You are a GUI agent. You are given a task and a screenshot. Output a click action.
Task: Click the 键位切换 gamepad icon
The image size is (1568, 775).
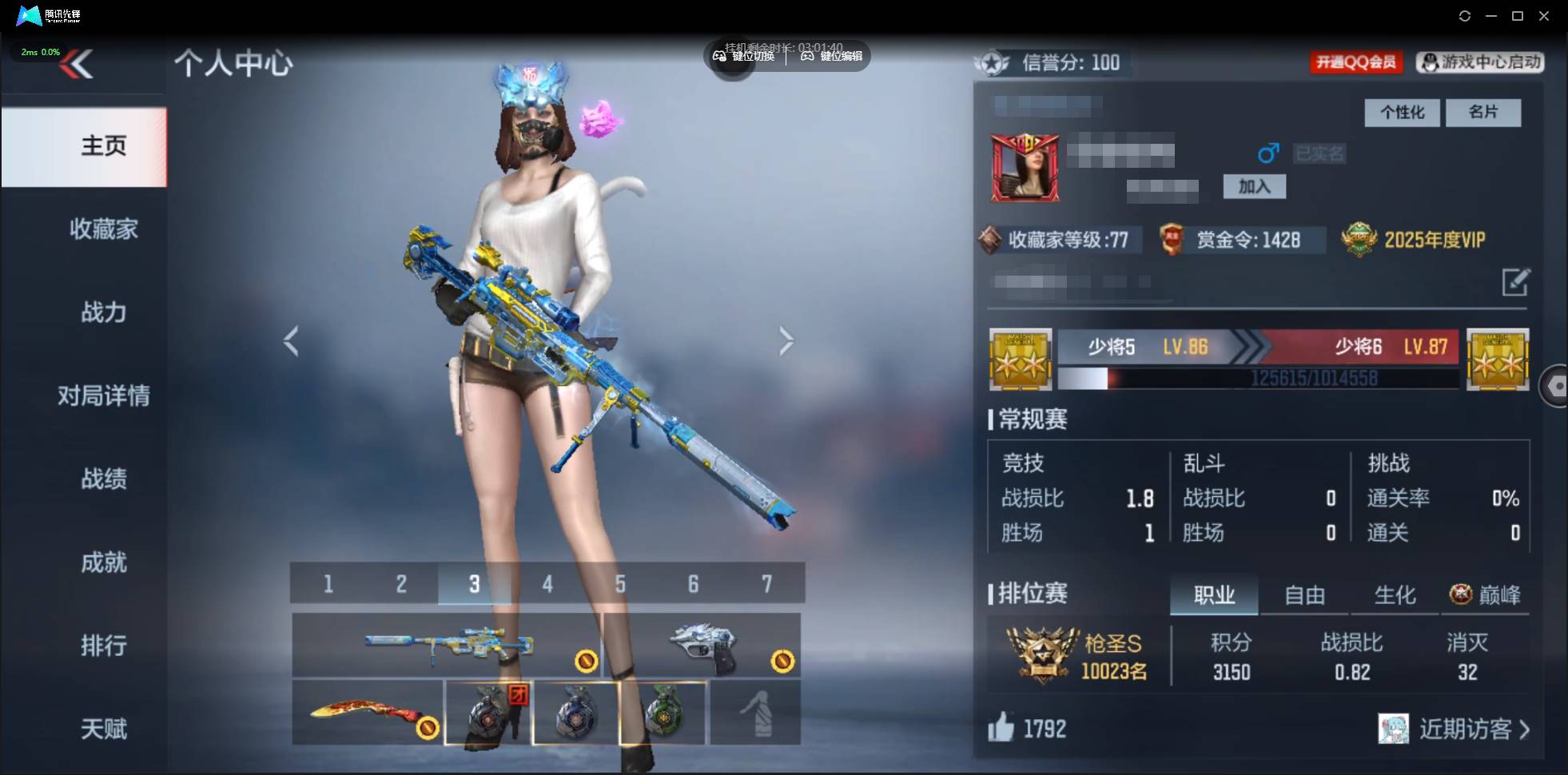718,56
